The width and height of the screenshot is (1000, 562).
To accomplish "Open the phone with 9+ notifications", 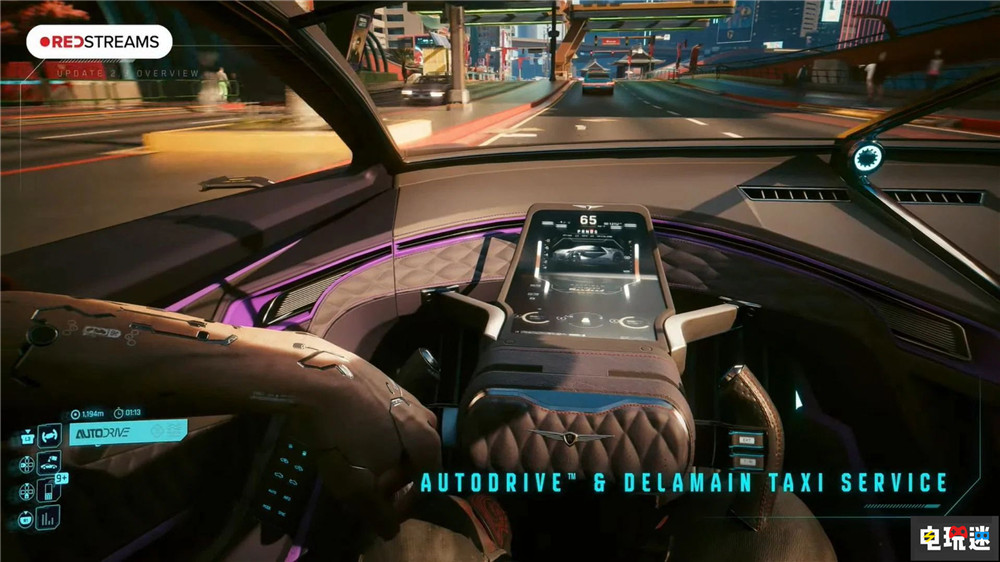I will [49, 490].
